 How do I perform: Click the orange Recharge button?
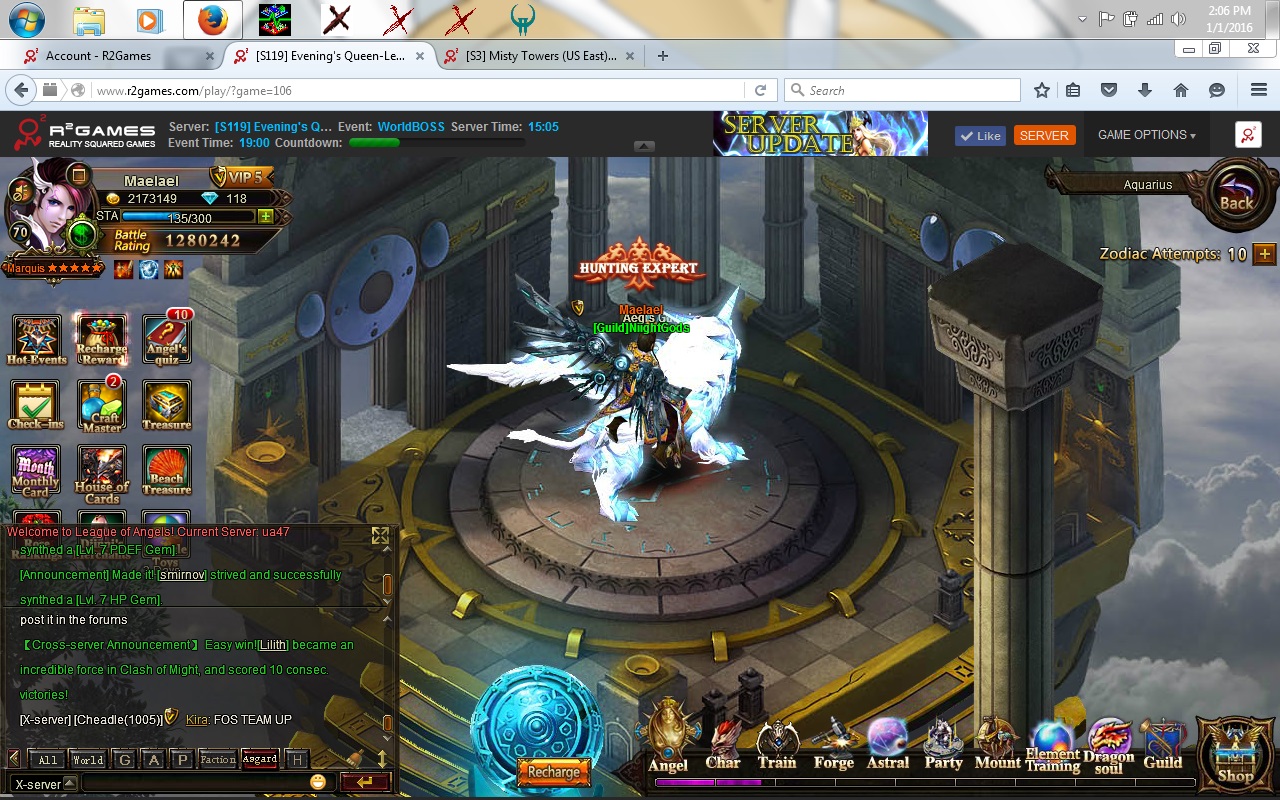553,772
